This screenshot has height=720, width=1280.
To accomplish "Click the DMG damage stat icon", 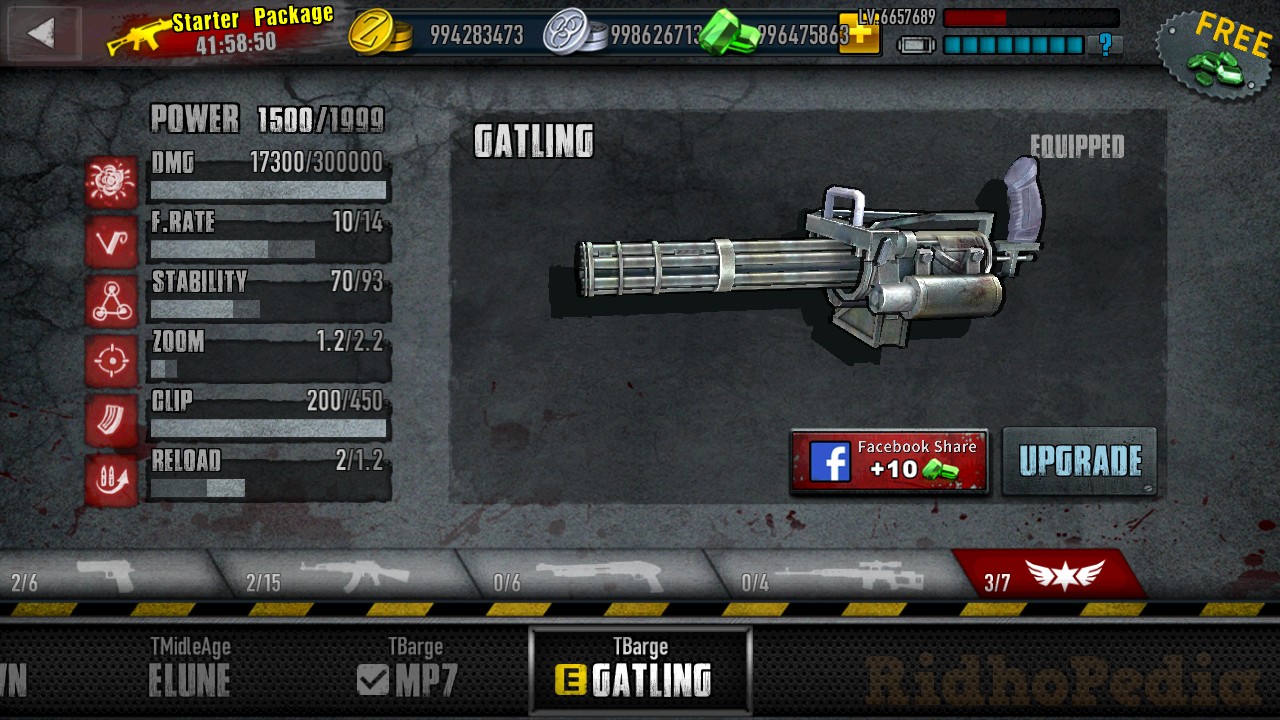I will click(110, 182).
